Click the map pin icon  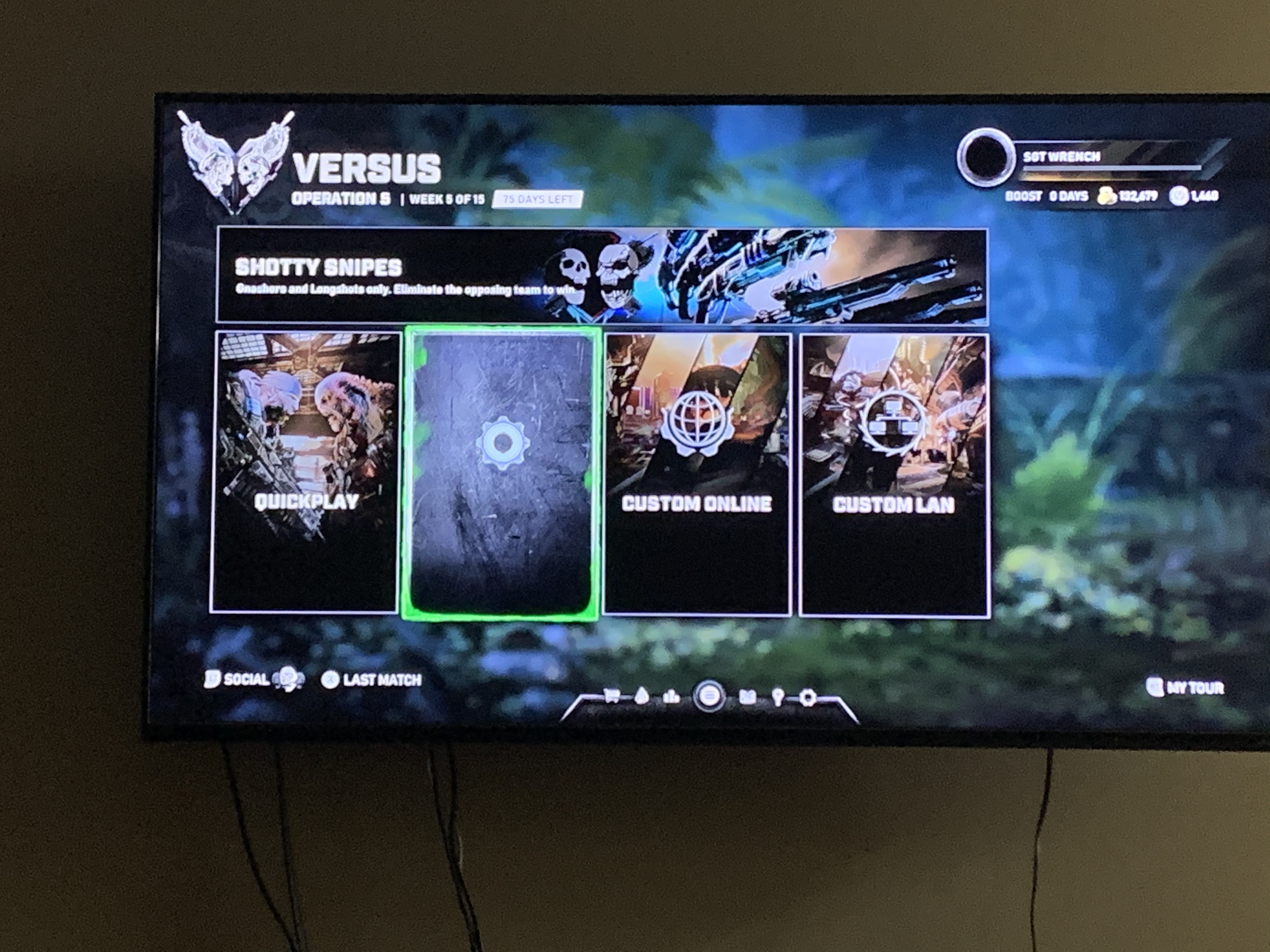(778, 697)
